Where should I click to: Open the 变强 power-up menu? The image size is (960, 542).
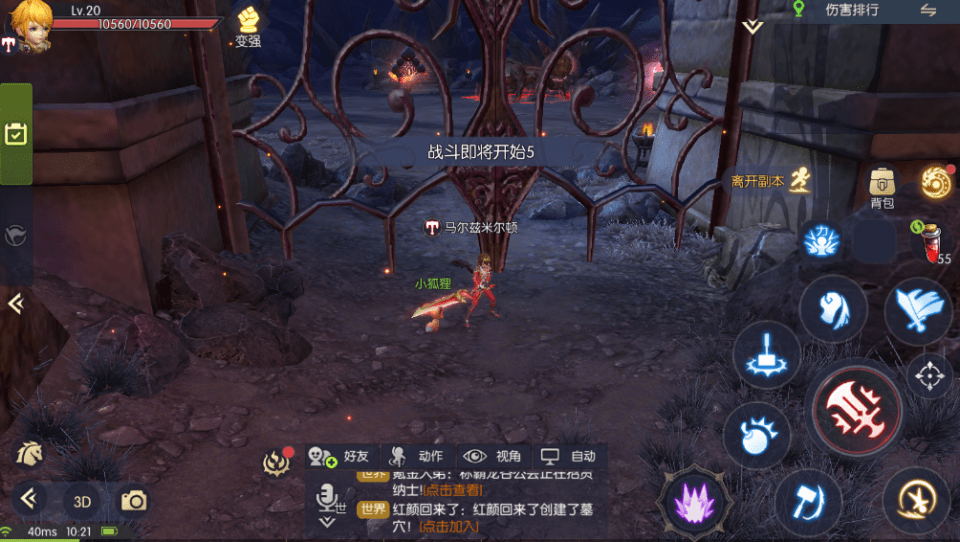[248, 25]
